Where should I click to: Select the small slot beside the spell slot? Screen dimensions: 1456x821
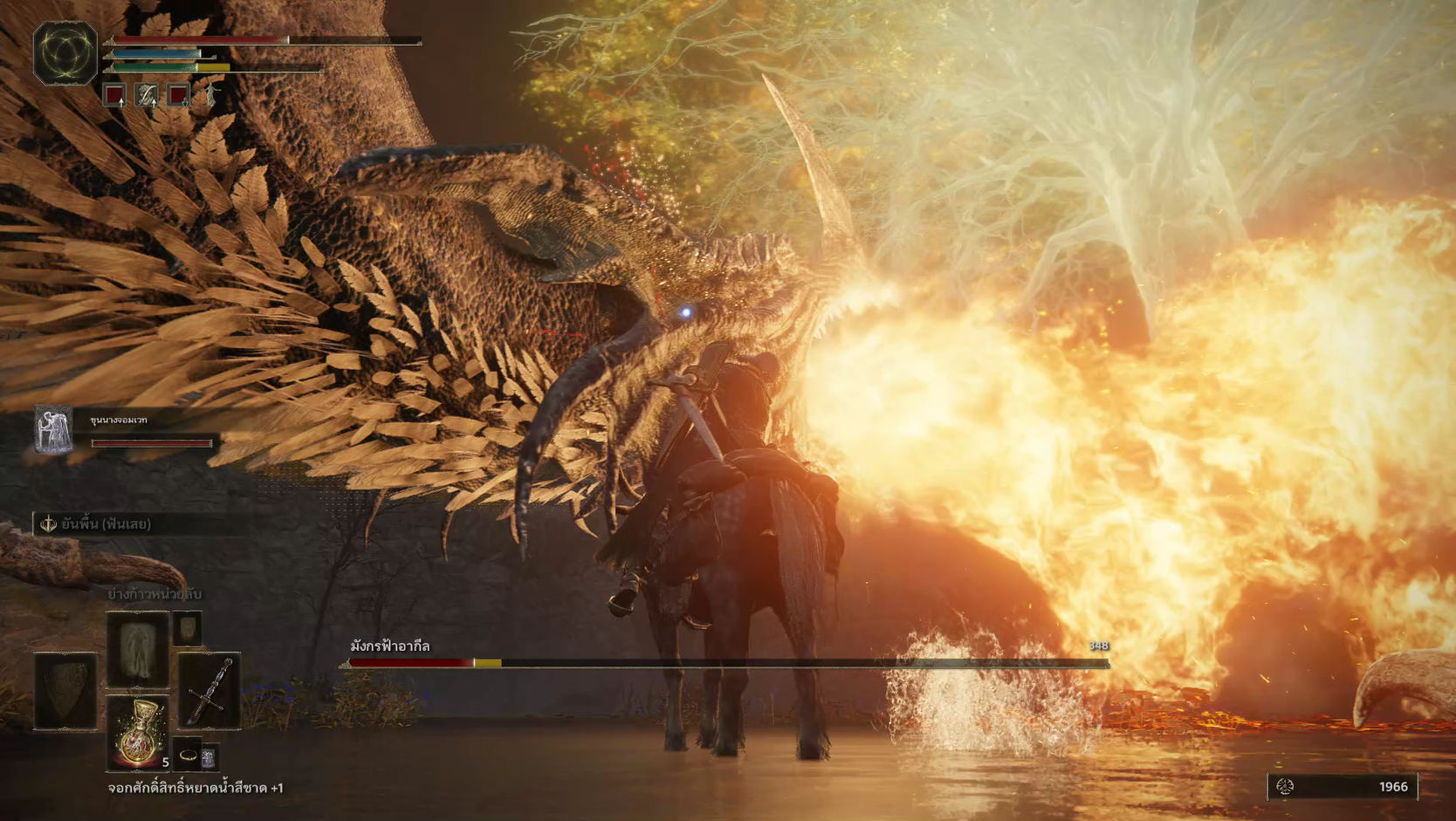tap(187, 628)
